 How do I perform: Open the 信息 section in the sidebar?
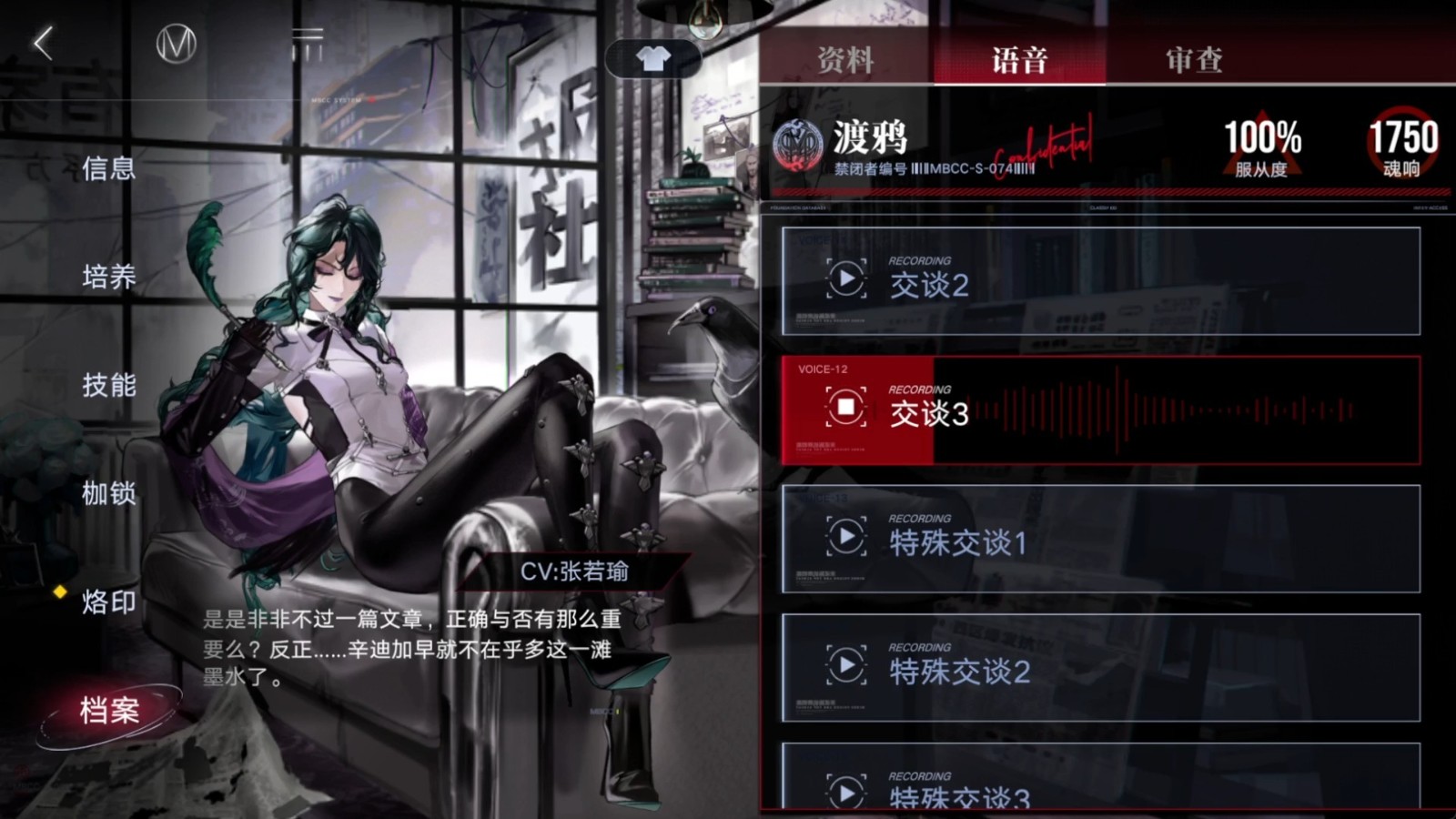point(109,168)
